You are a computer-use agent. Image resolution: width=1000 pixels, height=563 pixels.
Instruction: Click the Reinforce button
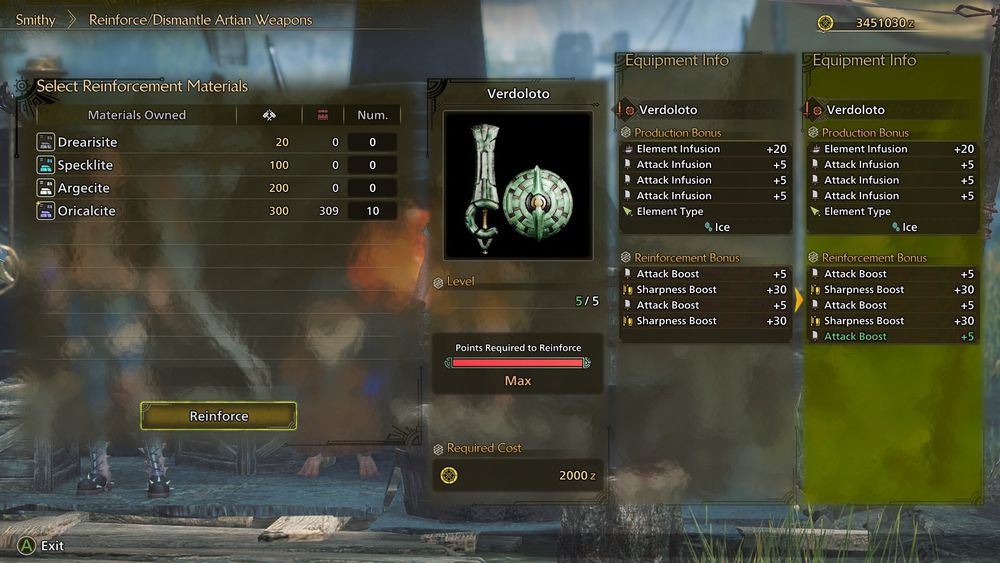[218, 416]
